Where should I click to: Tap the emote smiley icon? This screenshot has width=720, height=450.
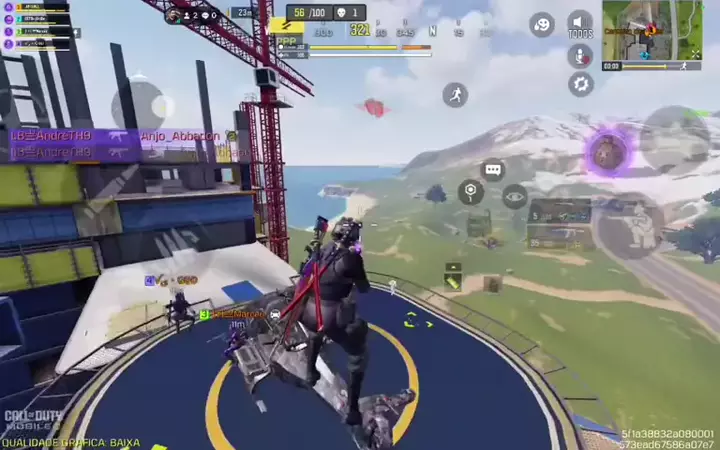[542, 24]
